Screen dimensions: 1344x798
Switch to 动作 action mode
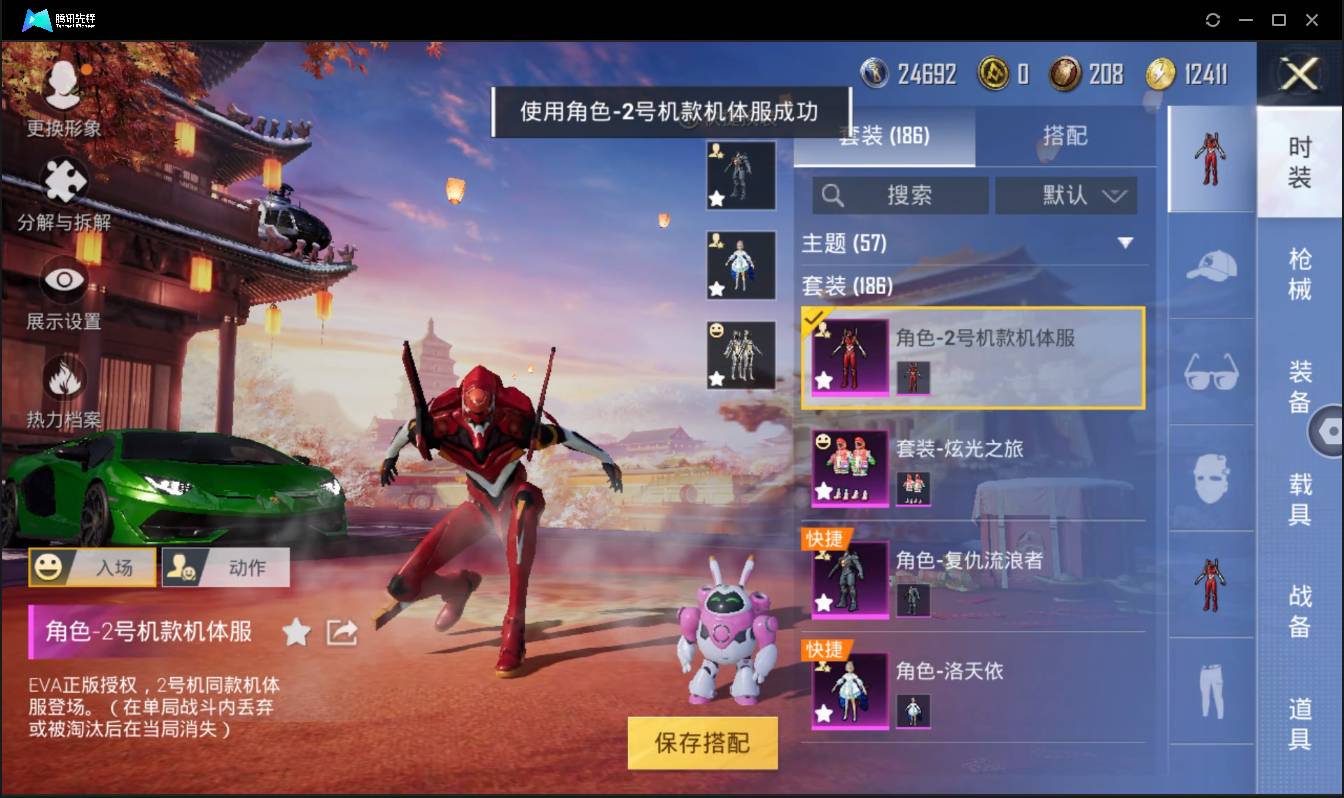pyautogui.click(x=225, y=566)
